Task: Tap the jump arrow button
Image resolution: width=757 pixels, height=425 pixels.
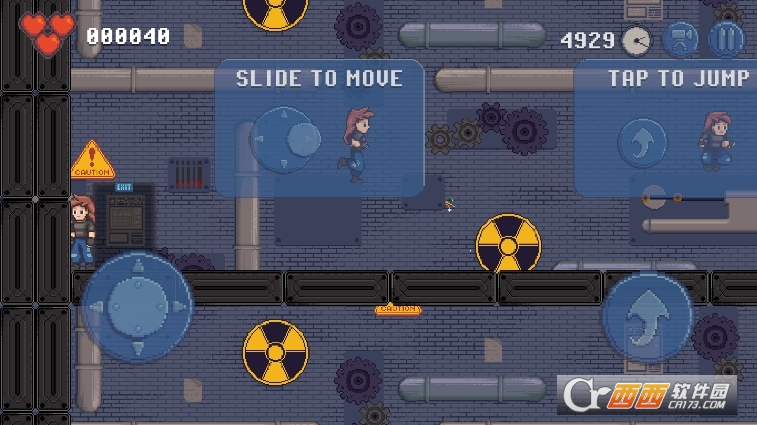Action: (648, 317)
